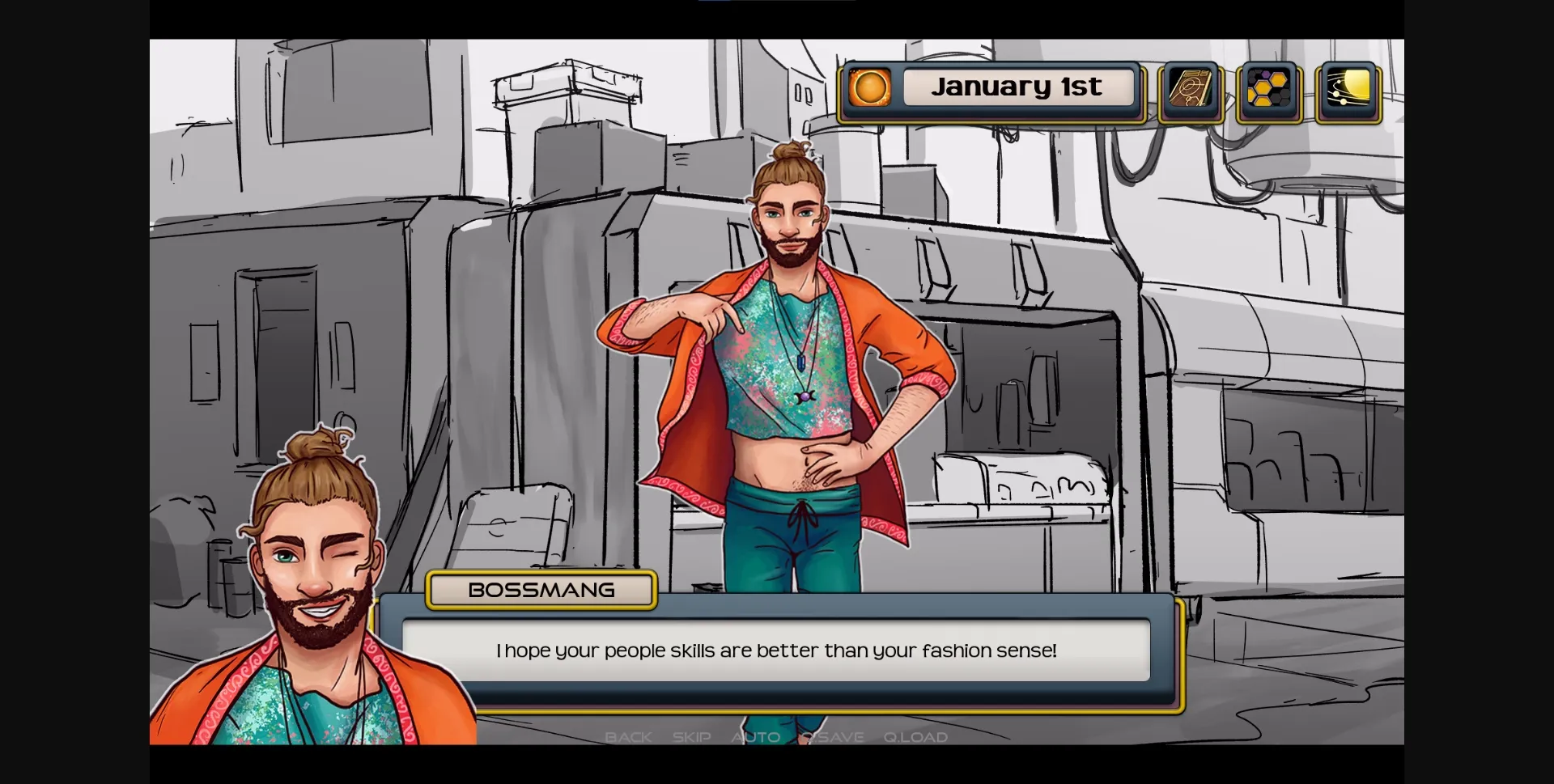
Task: Click the BOSSMANG nameplate above the dialogue
Action: (x=541, y=590)
